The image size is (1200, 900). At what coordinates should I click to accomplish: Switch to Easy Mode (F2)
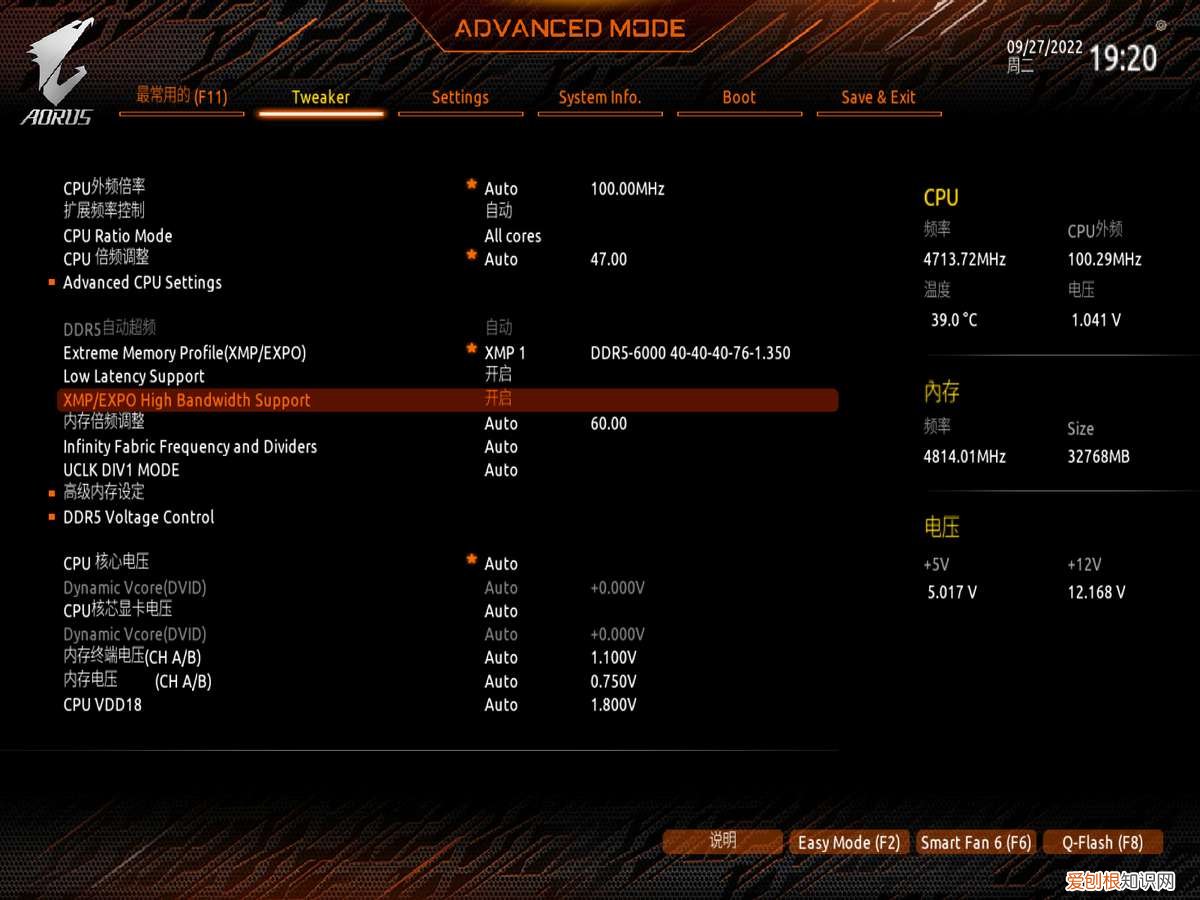pyautogui.click(x=849, y=843)
